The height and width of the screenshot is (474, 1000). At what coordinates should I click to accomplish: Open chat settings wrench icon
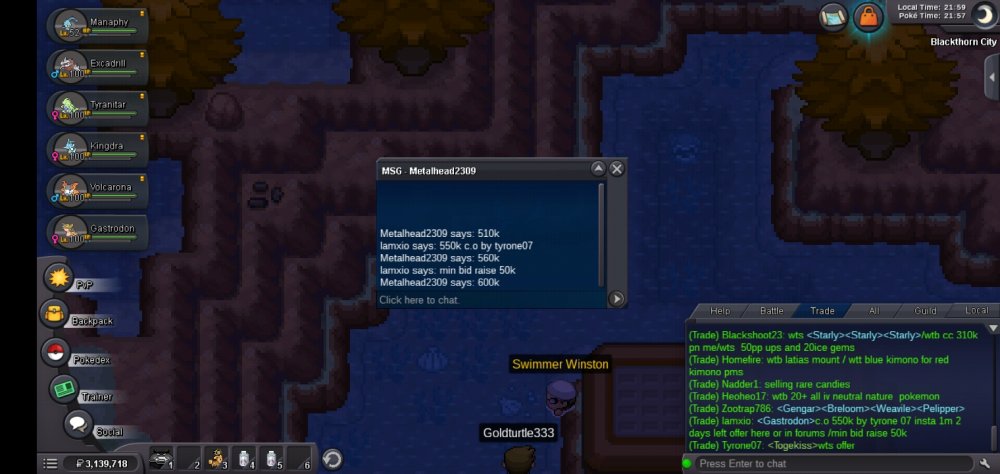(x=985, y=463)
